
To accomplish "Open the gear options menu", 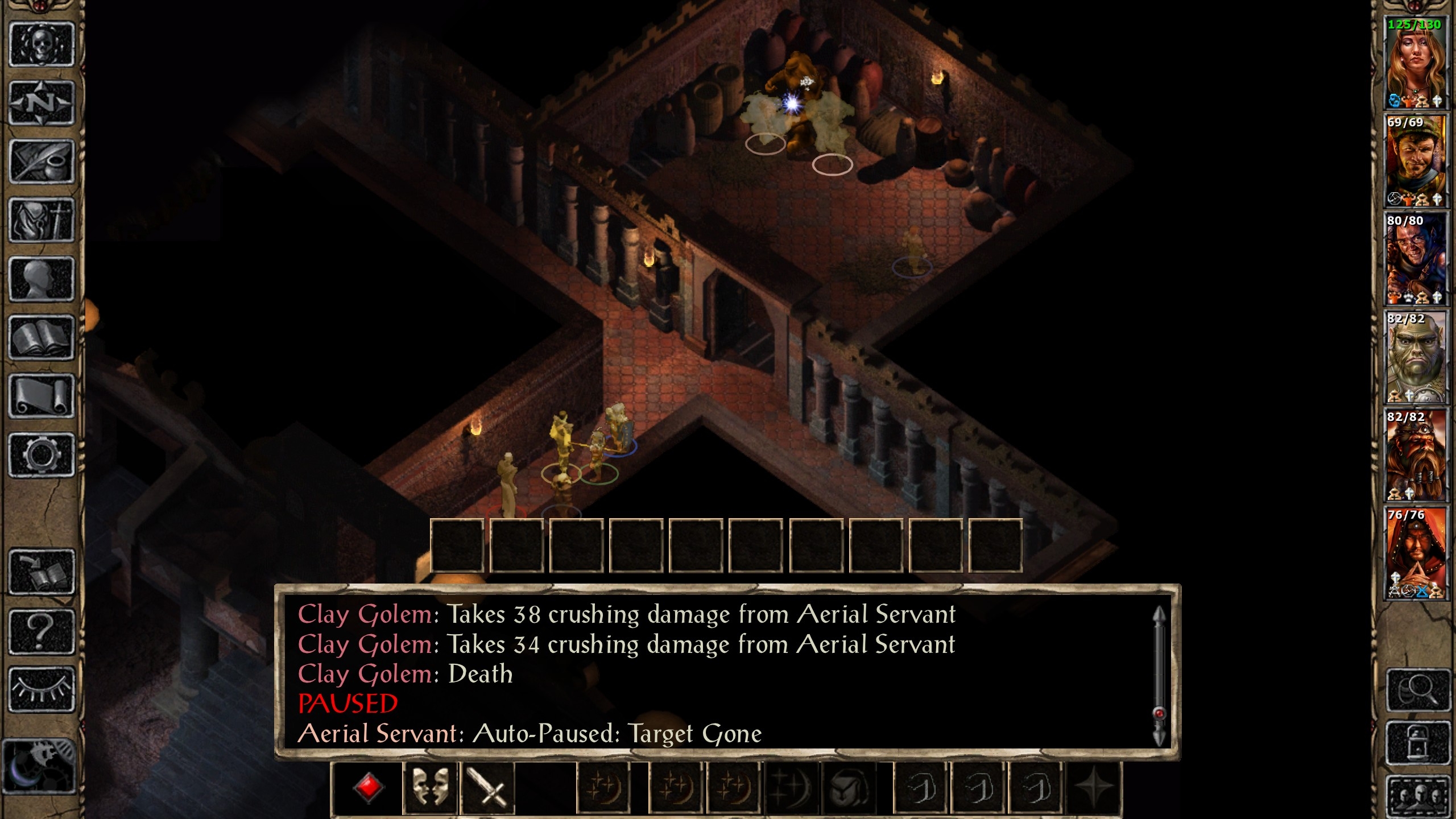I will tap(42, 455).
